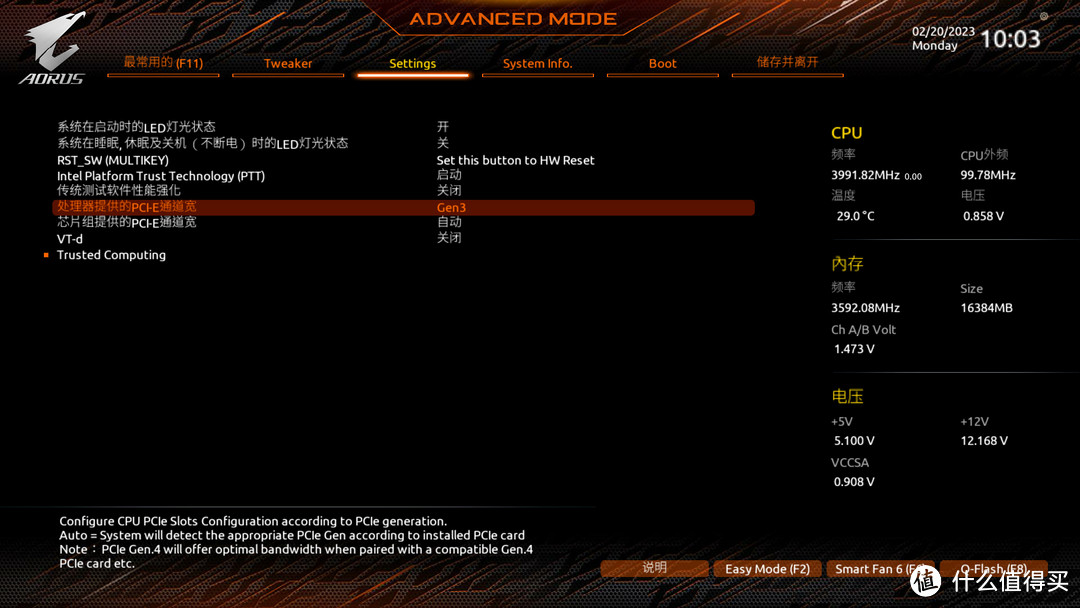Expand the Trusted Computing submenu
1080x608 pixels.
(111, 255)
